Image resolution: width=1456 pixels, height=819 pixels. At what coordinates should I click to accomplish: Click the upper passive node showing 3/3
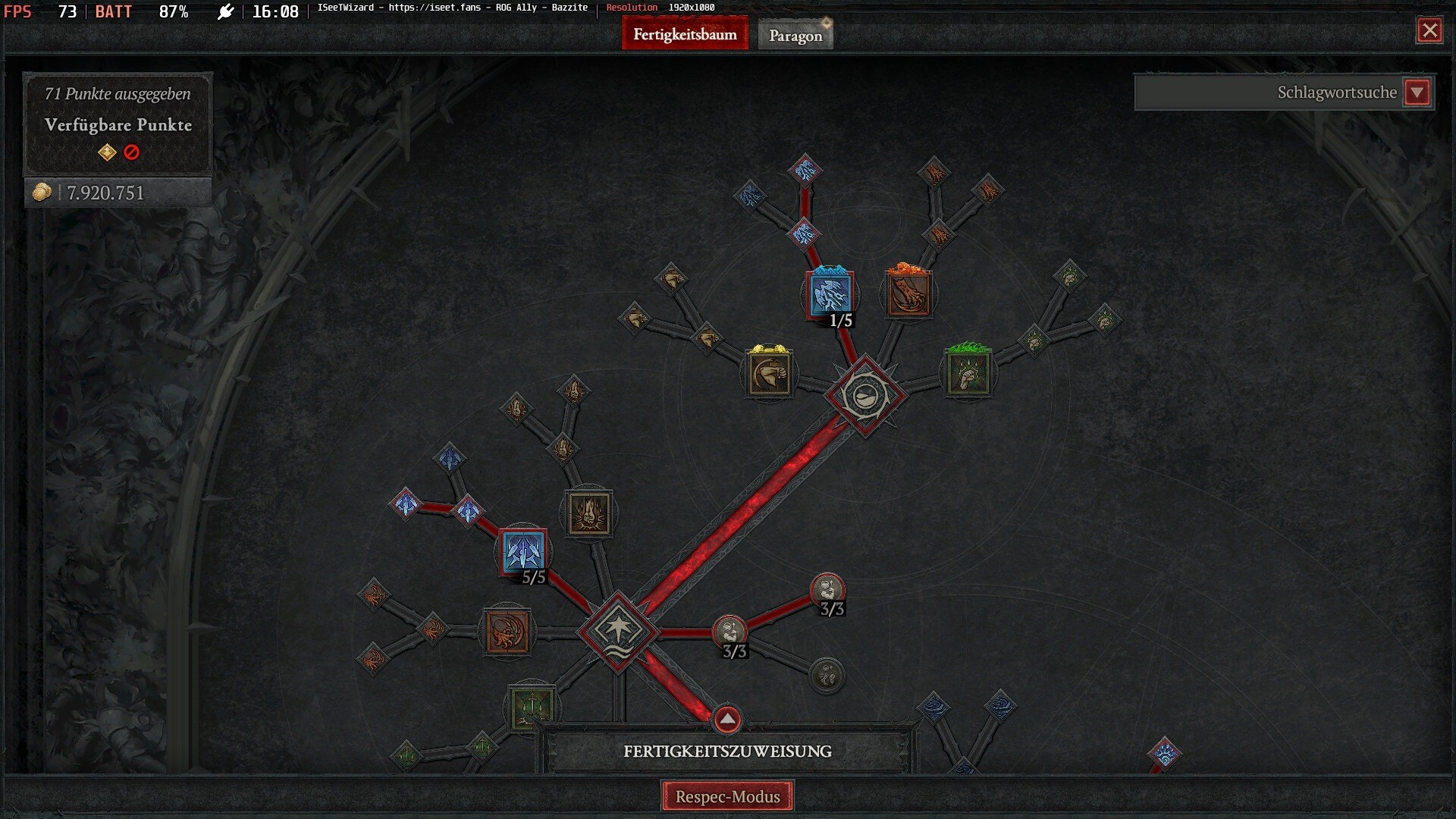(x=827, y=589)
